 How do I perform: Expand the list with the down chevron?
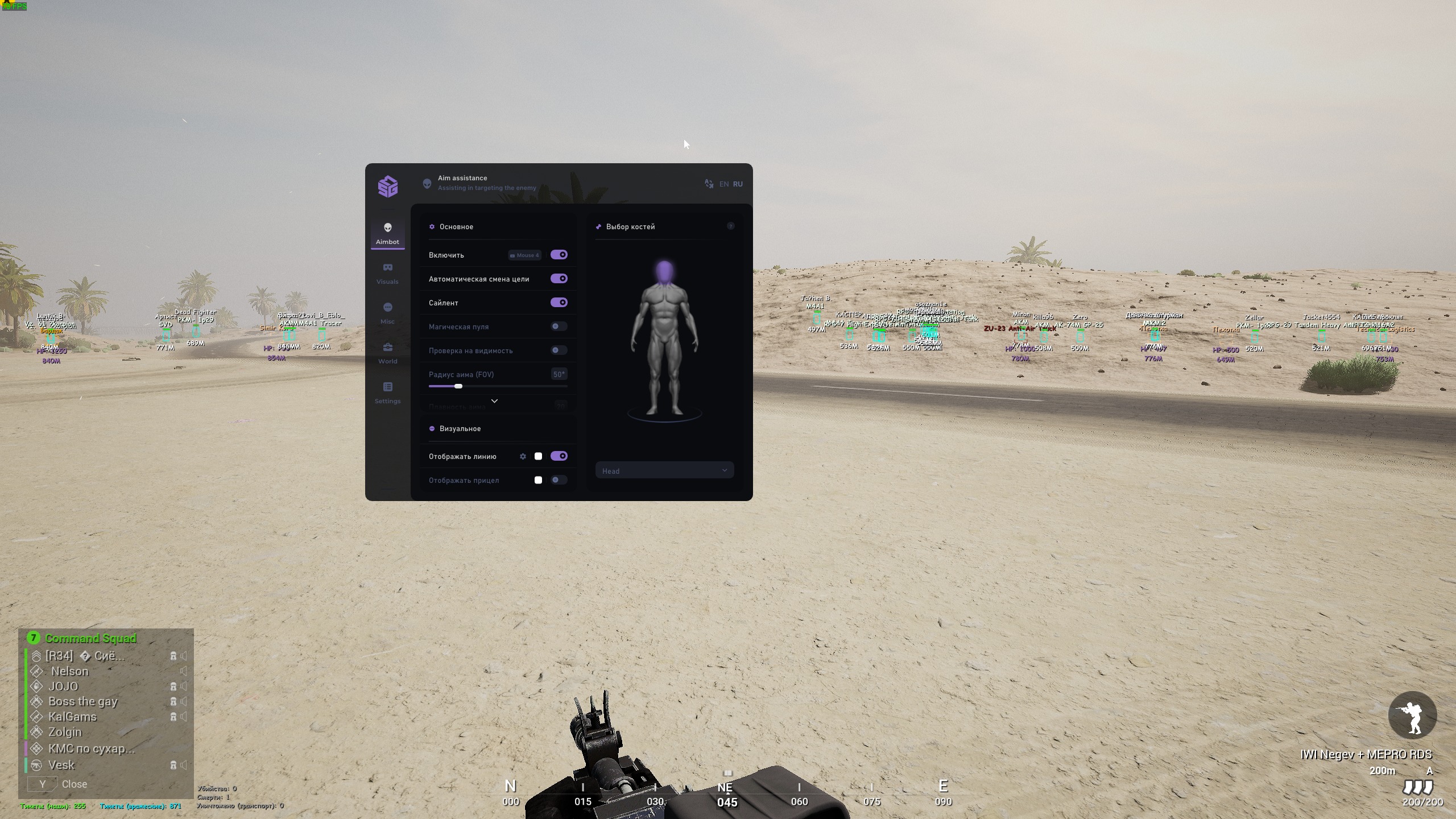coord(494,401)
